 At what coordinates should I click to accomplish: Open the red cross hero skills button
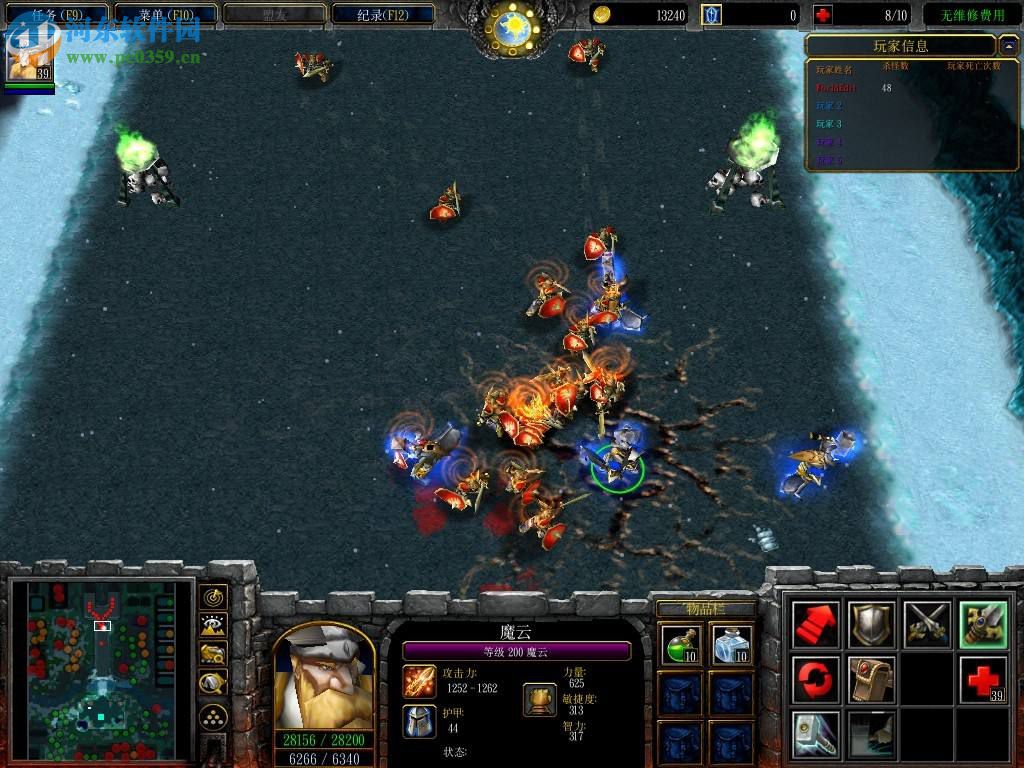(982, 680)
